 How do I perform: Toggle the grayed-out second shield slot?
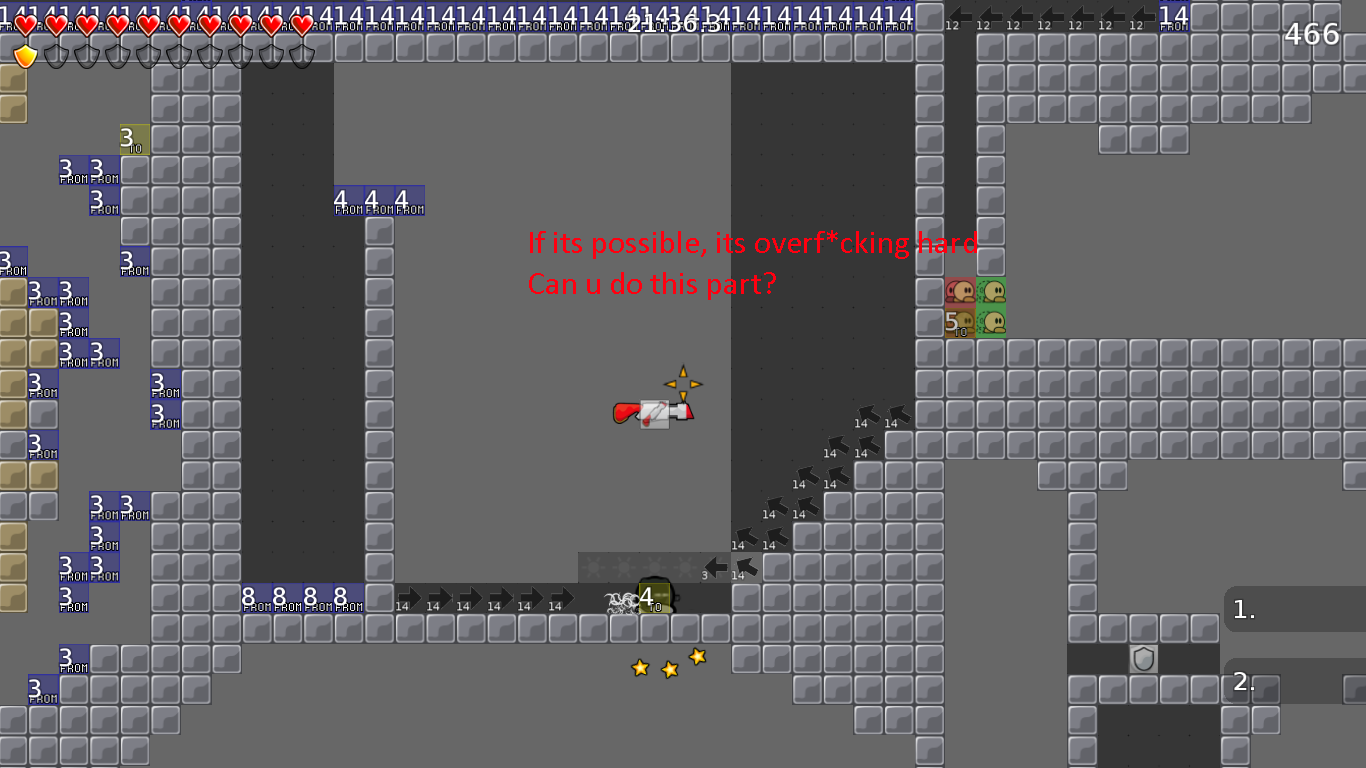tap(54, 56)
